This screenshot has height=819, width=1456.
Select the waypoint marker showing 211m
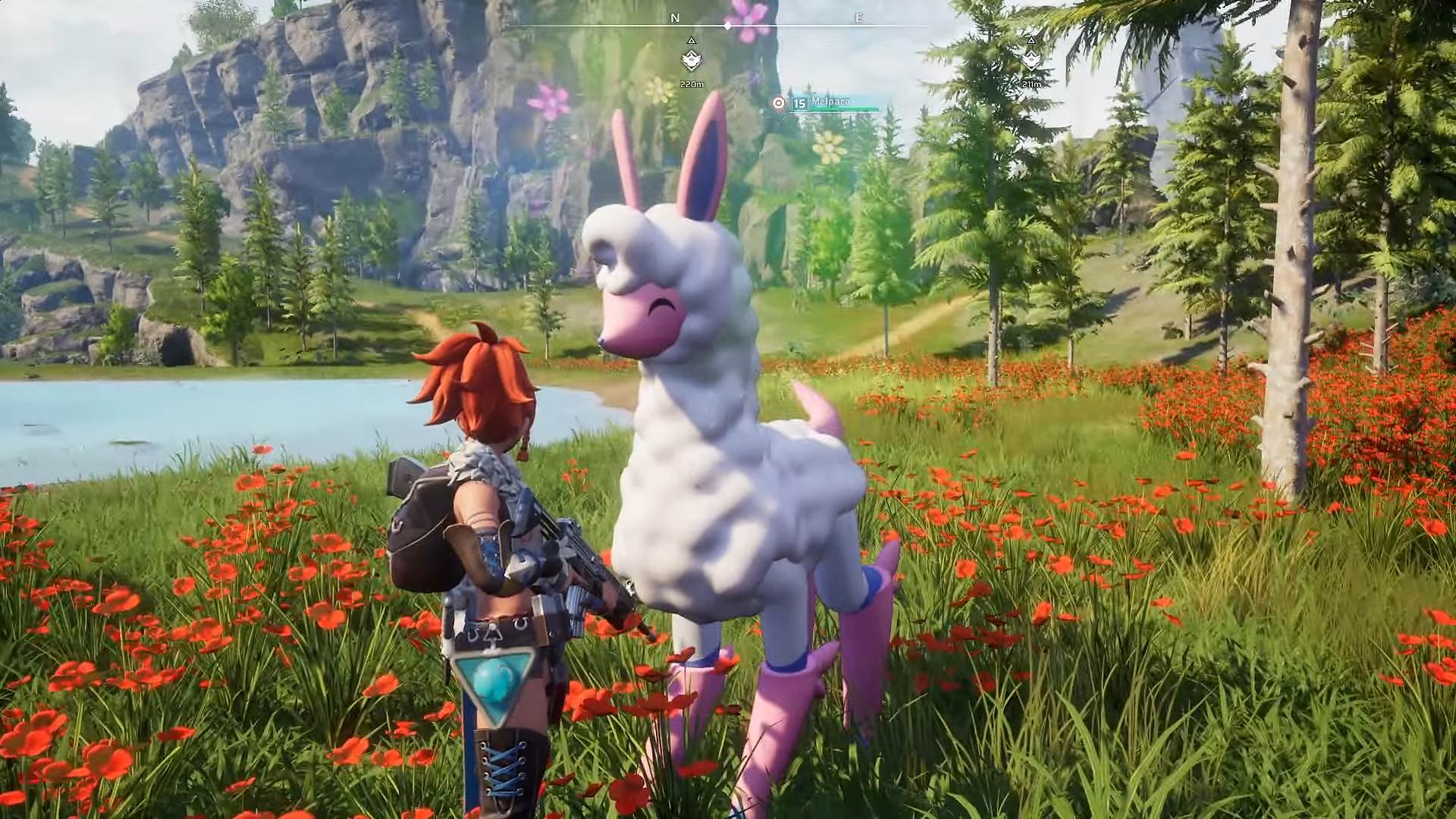coord(1031,59)
